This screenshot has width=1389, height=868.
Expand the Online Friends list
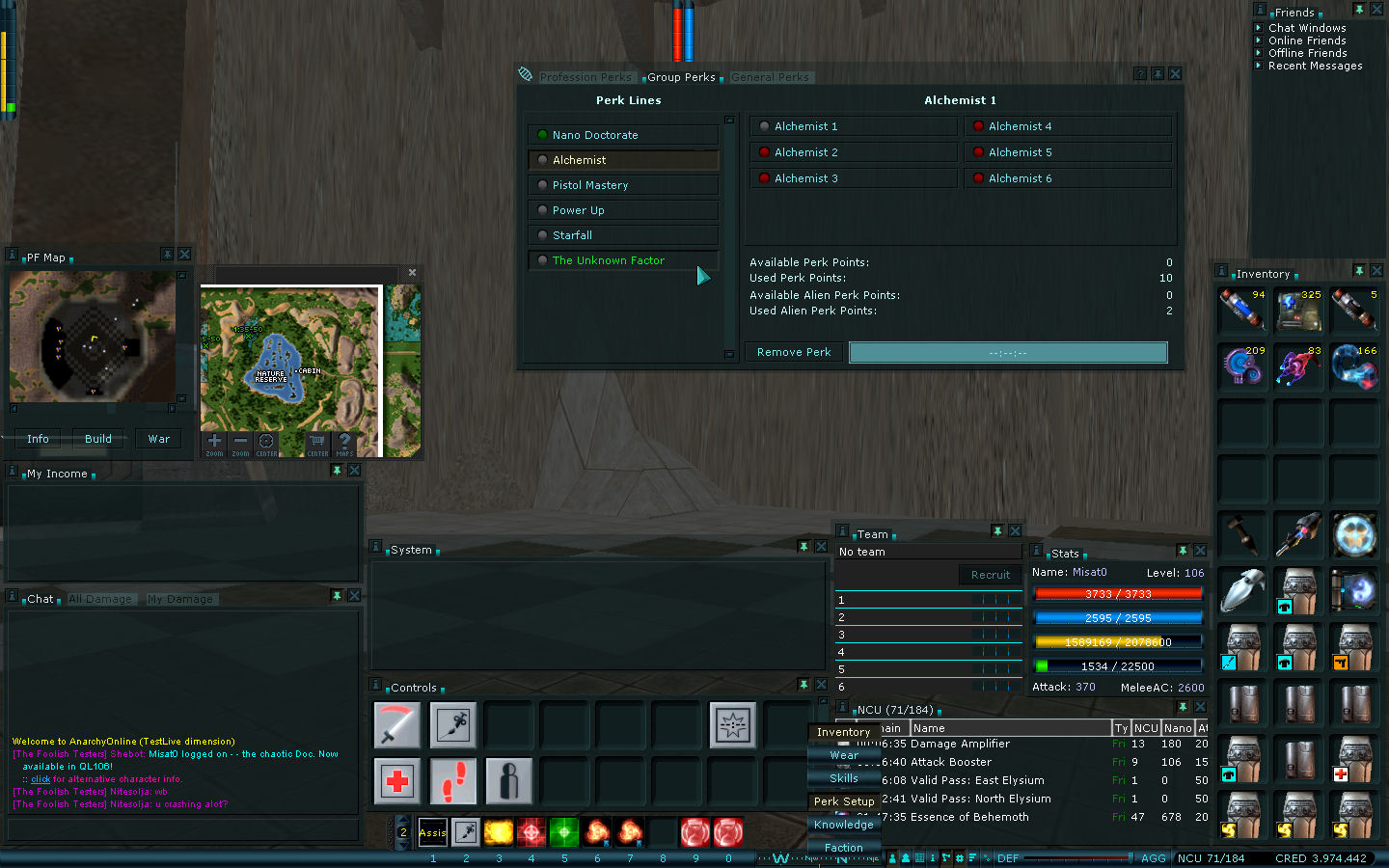(x=1307, y=41)
